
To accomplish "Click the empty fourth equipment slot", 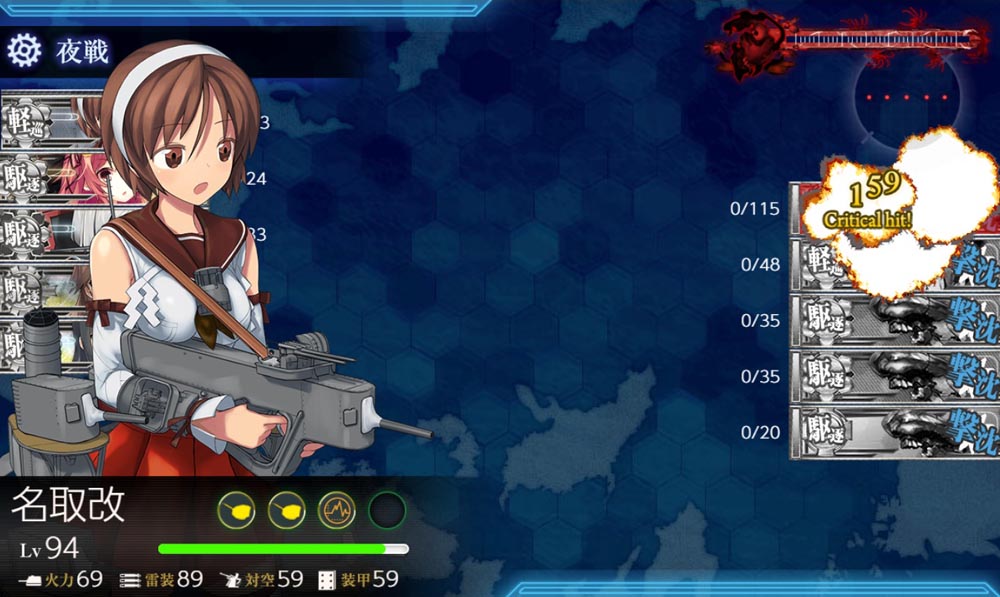I will pos(386,511).
